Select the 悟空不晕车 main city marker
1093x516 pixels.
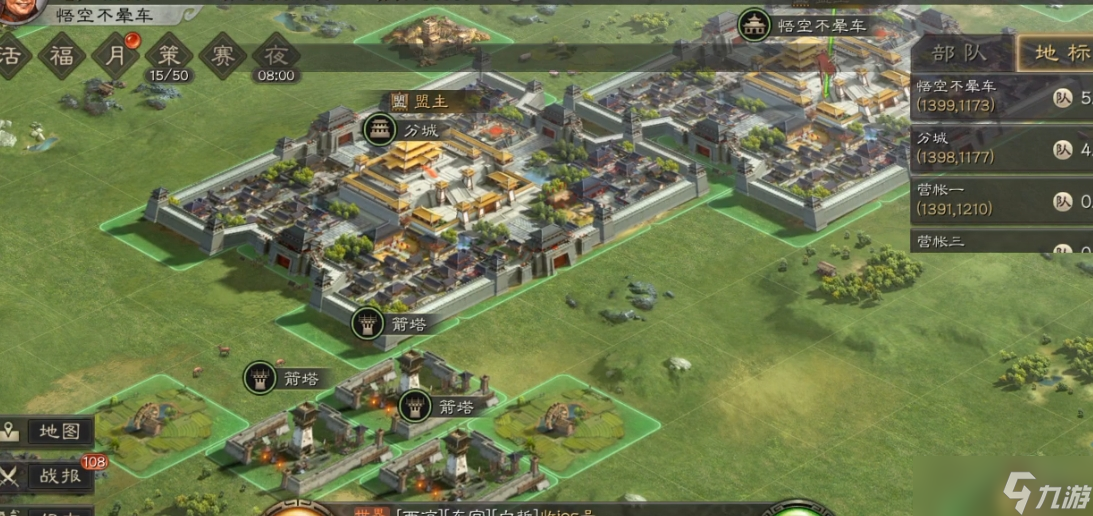pyautogui.click(x=754, y=25)
